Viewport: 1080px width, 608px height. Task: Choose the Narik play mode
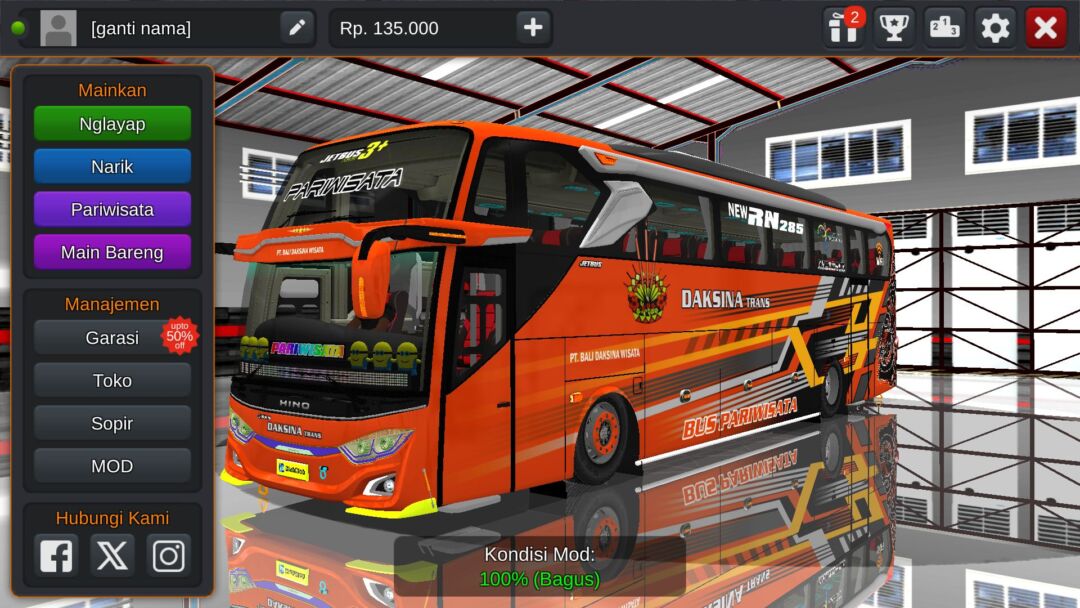coord(112,167)
